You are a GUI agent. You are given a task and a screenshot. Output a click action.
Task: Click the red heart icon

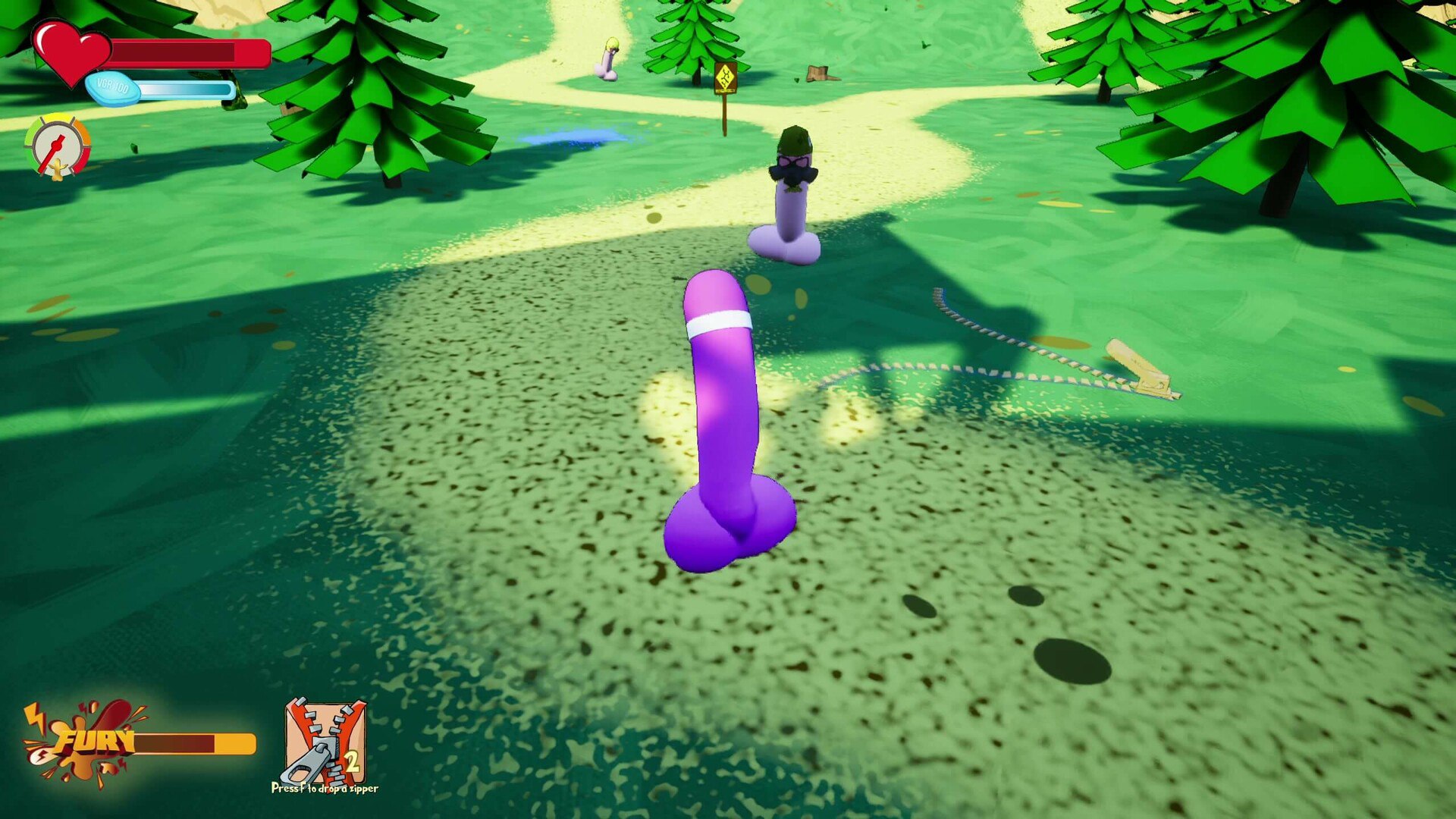pyautogui.click(x=71, y=52)
